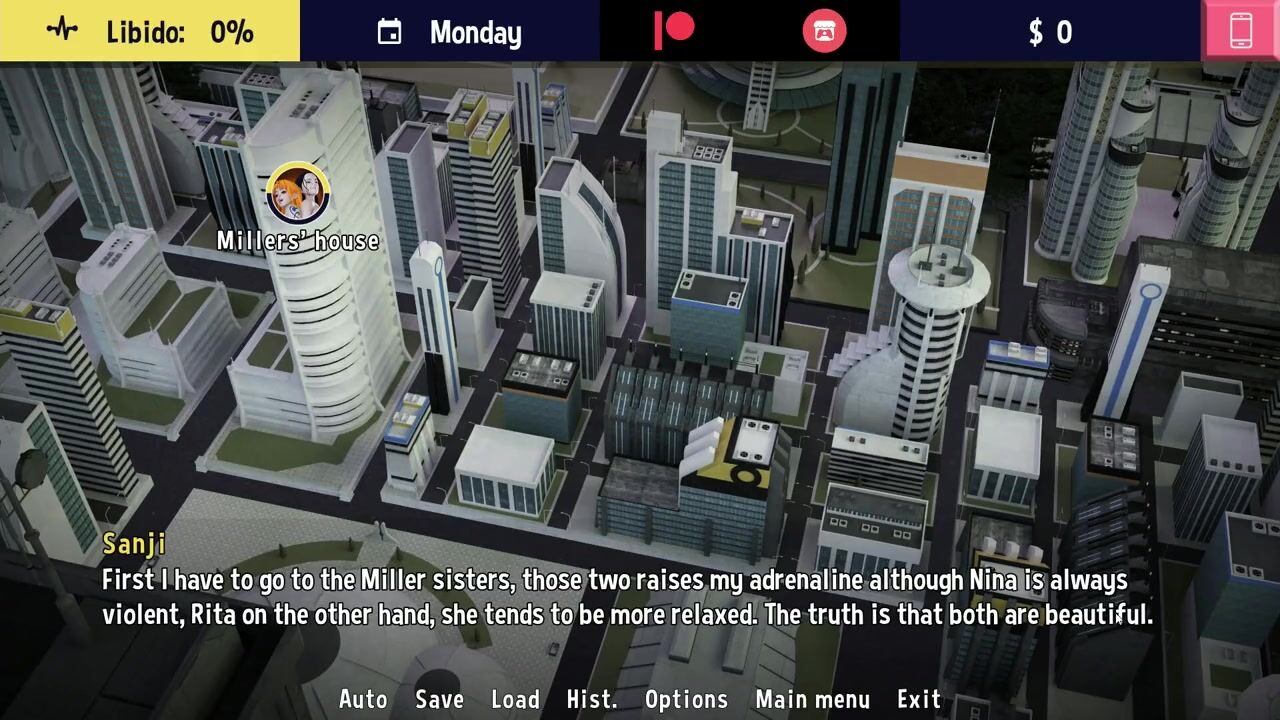Screen dimensions: 1280x720
Task: Return to the Main menu
Action: point(813,699)
